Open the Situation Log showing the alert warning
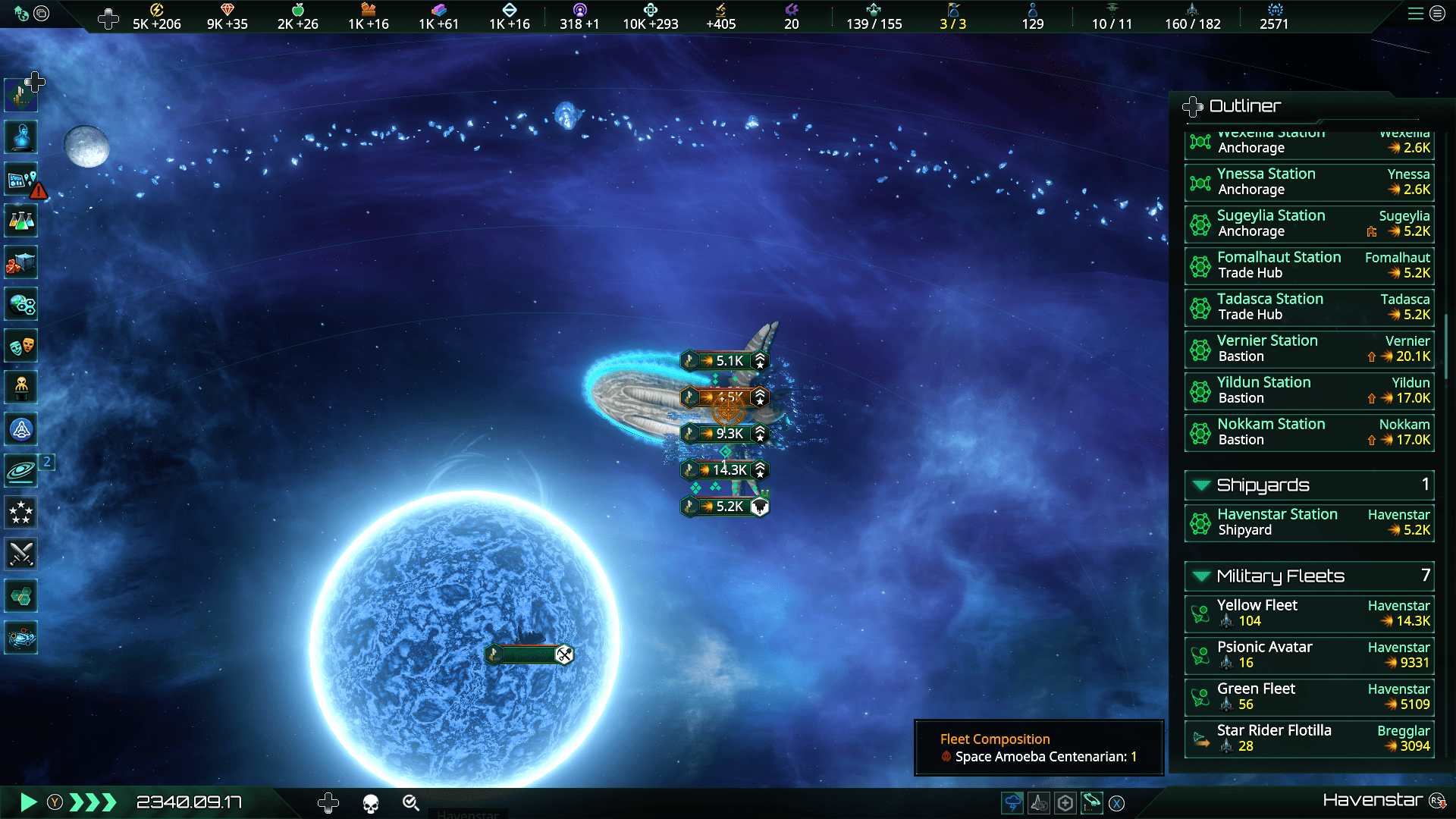This screenshot has height=819, width=1456. (x=20, y=180)
